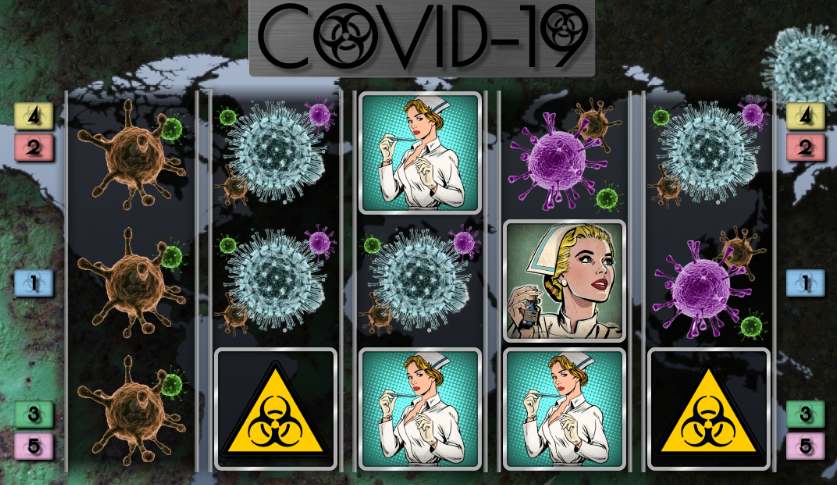The image size is (837, 485).
Task: Choose red payline 2 marker beside brown virus reel
Action: pos(33,148)
